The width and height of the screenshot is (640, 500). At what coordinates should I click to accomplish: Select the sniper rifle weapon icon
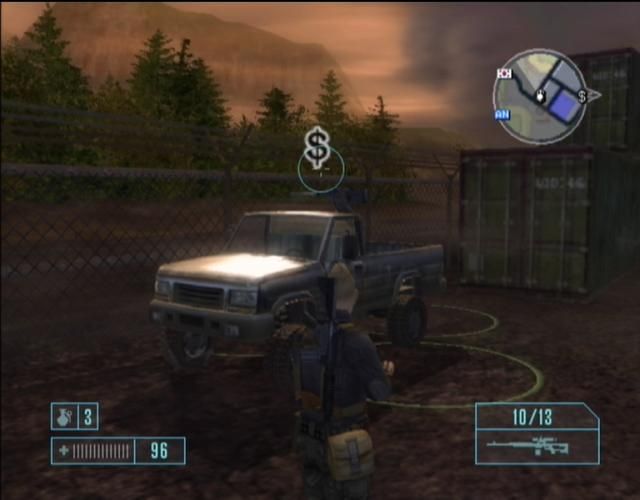pos(530,445)
